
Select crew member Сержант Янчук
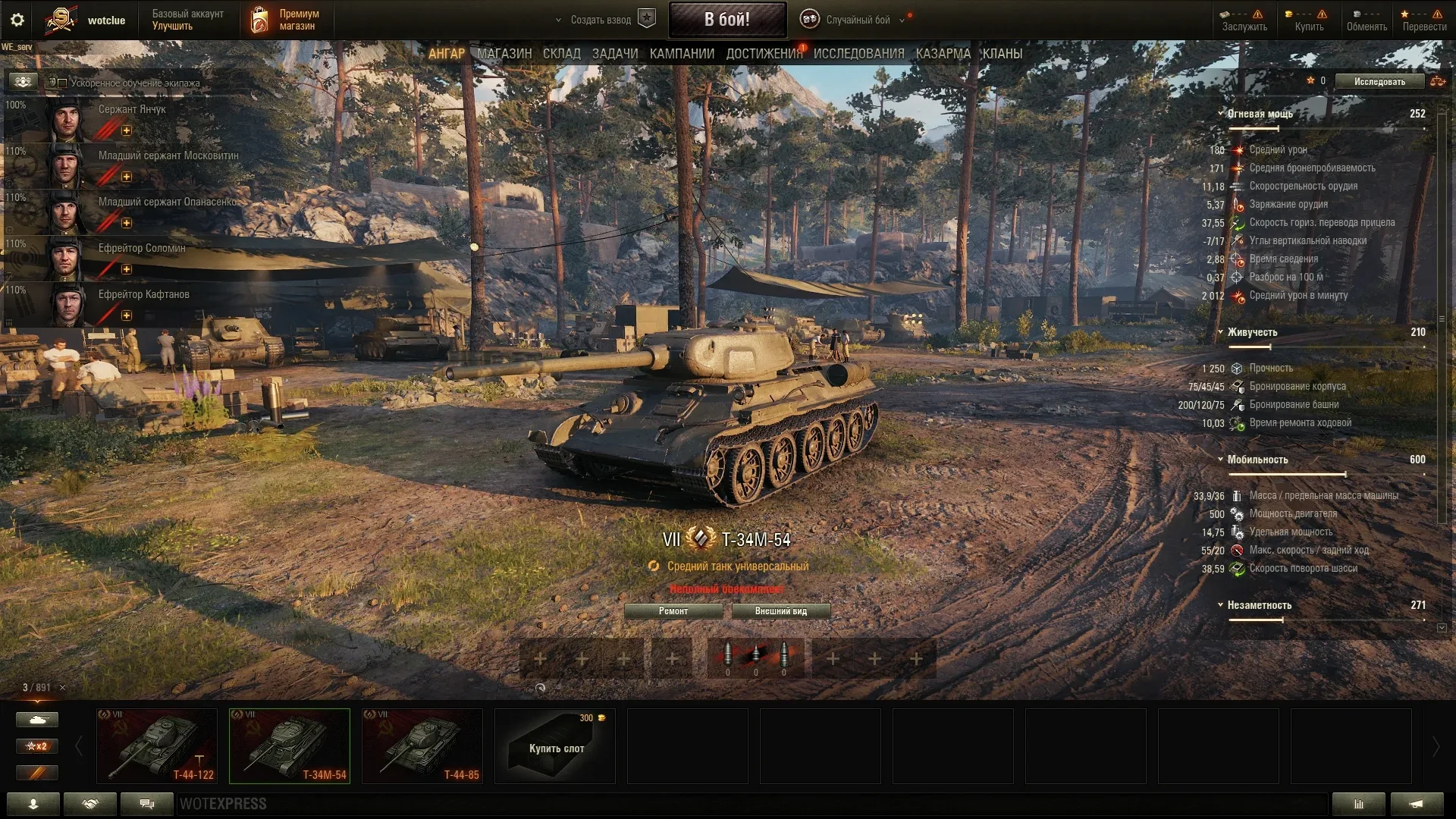(131, 110)
